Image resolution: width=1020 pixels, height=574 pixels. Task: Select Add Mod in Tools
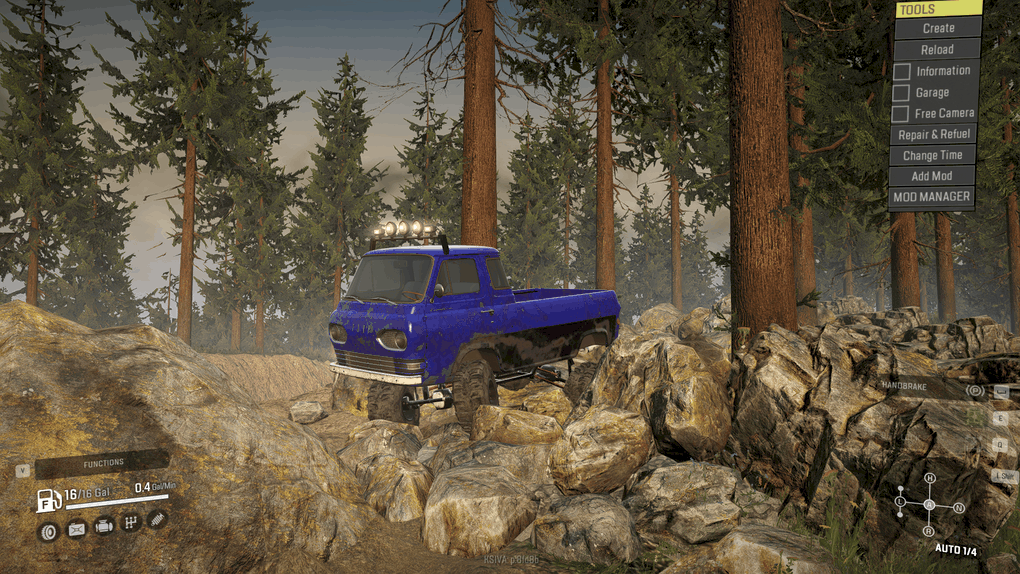[932, 176]
